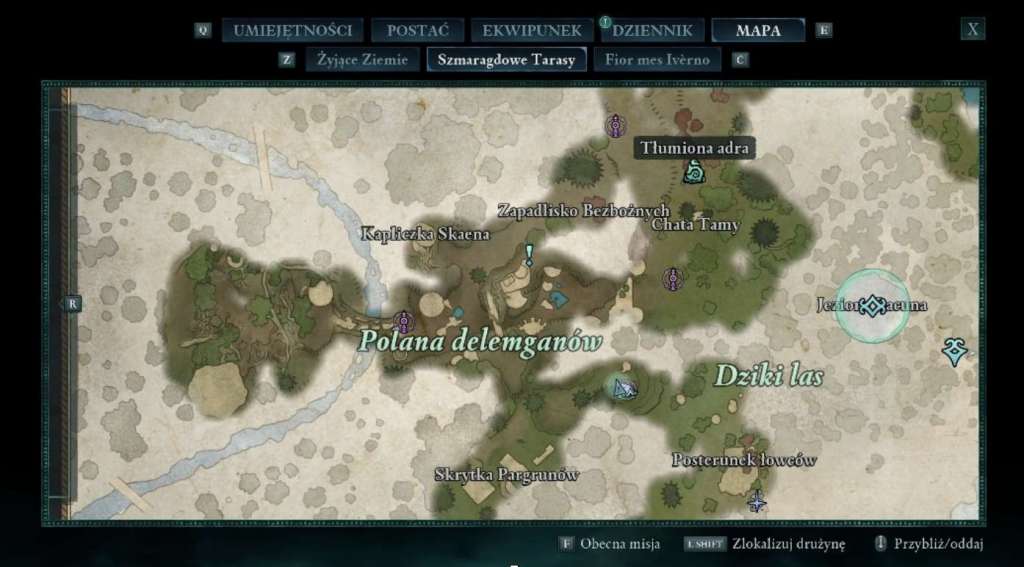Click the purple marker near Chata Tamy
Image resolution: width=1024 pixels, height=567 pixels.
pos(673,279)
